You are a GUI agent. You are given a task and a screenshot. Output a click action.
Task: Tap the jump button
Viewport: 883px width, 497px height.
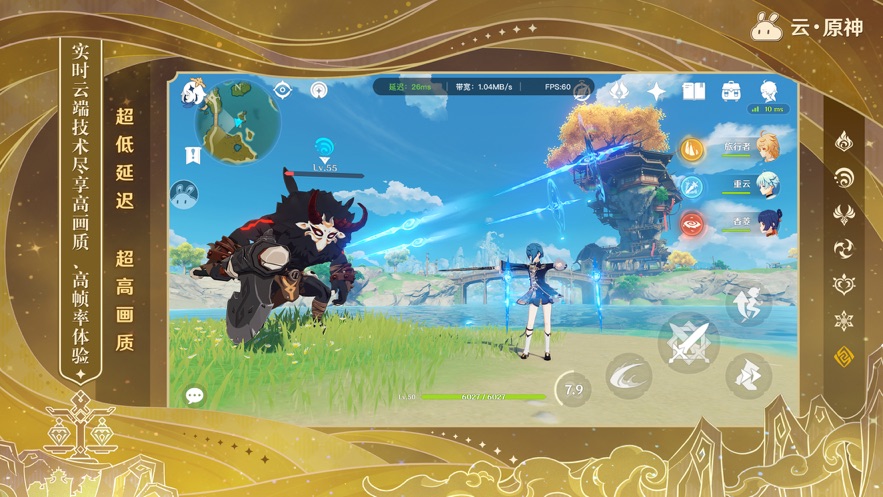(x=748, y=304)
